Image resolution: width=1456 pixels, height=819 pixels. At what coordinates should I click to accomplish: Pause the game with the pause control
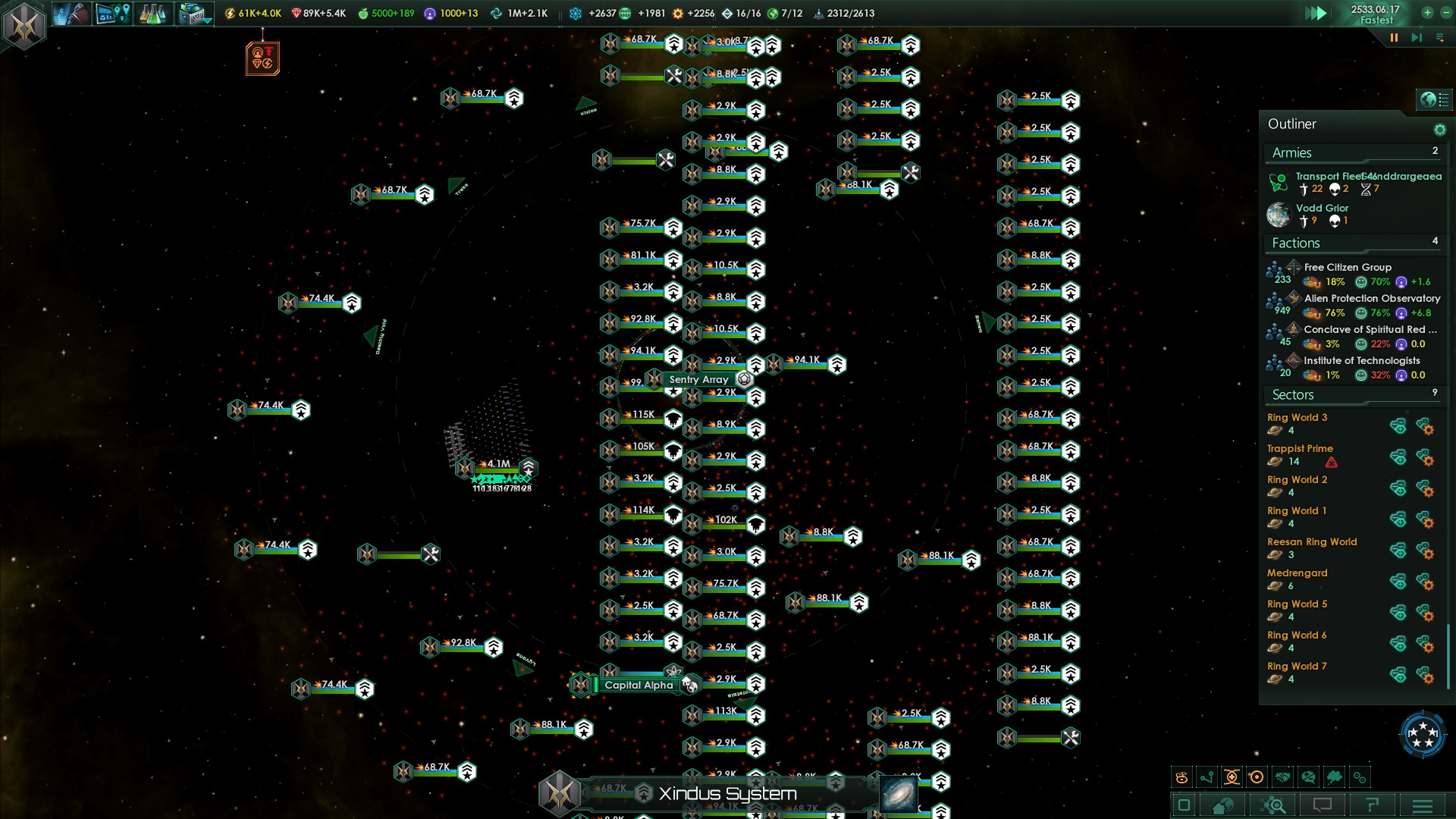click(1395, 36)
